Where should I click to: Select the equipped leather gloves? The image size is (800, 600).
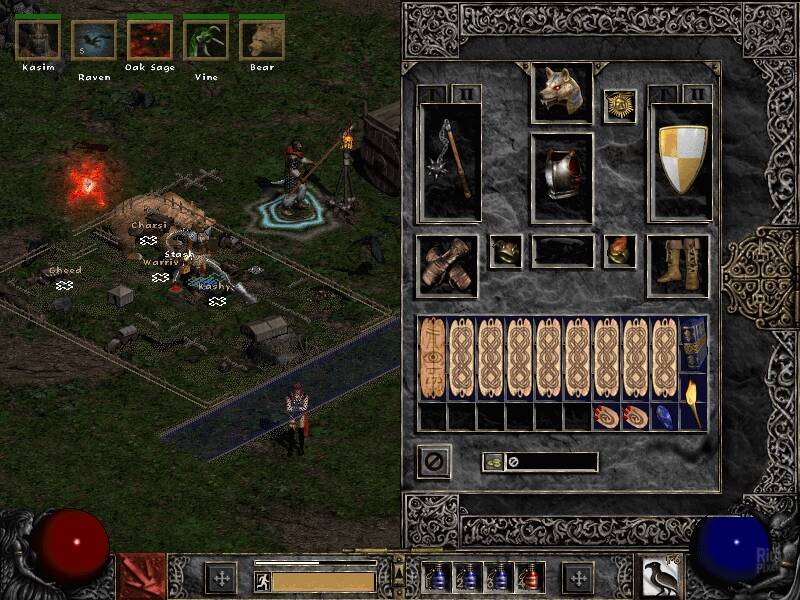click(x=446, y=265)
